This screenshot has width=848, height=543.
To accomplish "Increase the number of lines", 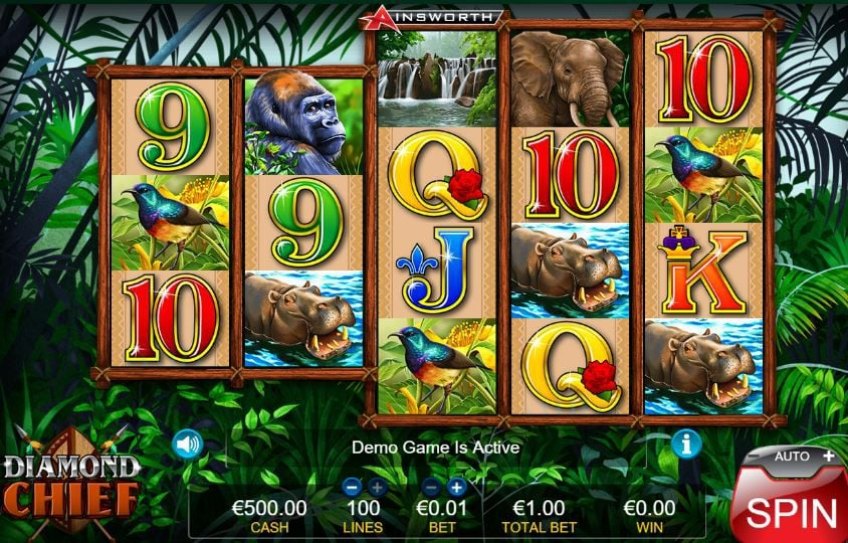I will point(376,487).
